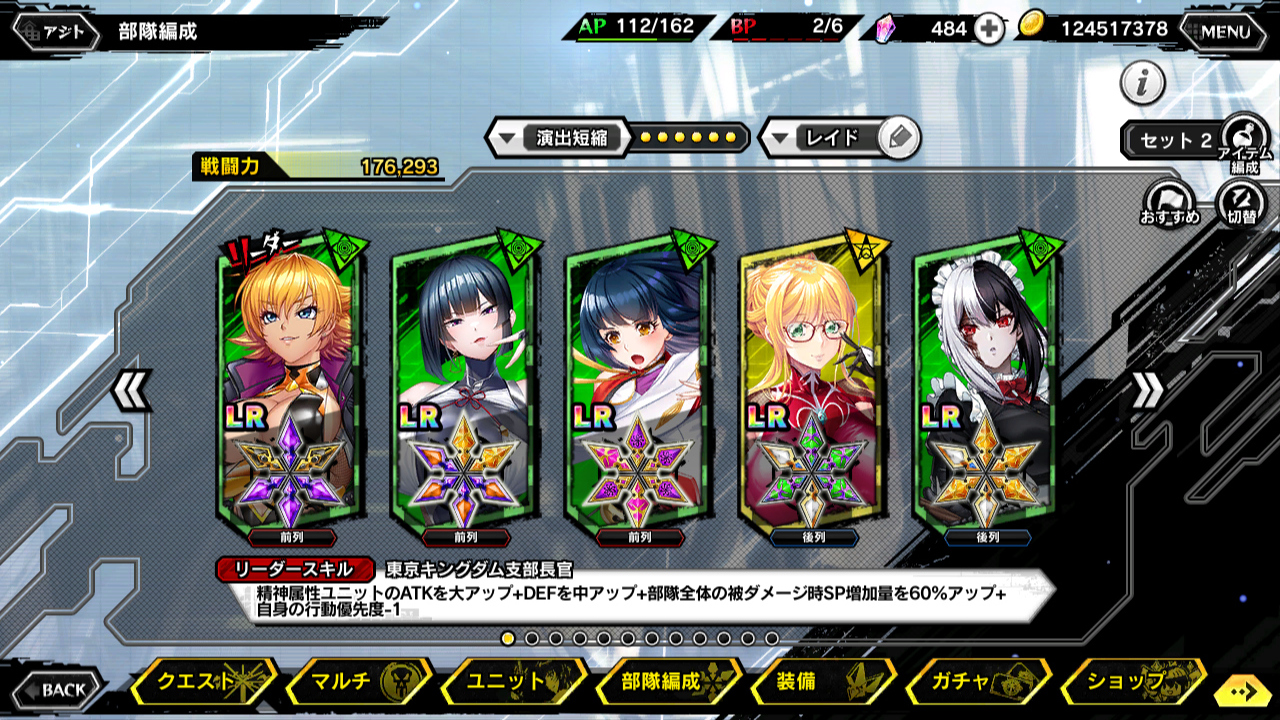Toggle the 切替 switch button
Screen dimensions: 1280x720
tap(1241, 202)
